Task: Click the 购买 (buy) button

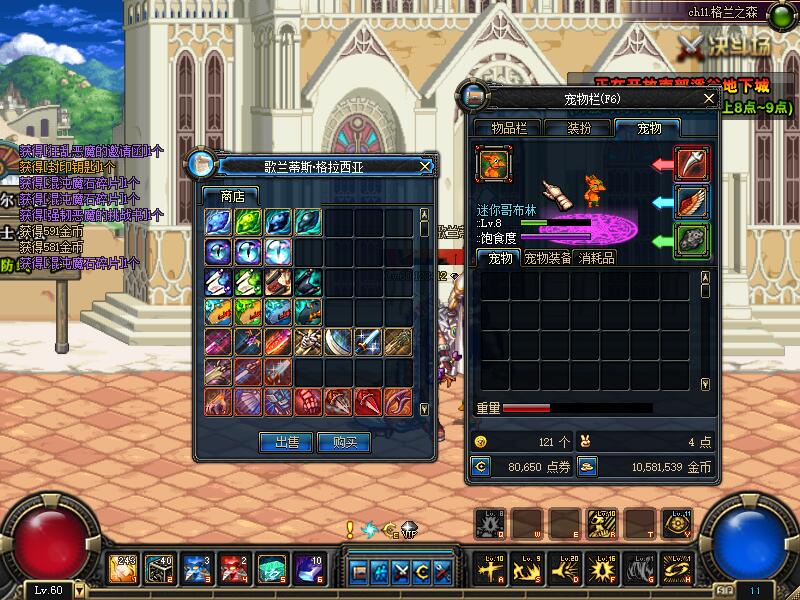Action: pyautogui.click(x=344, y=442)
